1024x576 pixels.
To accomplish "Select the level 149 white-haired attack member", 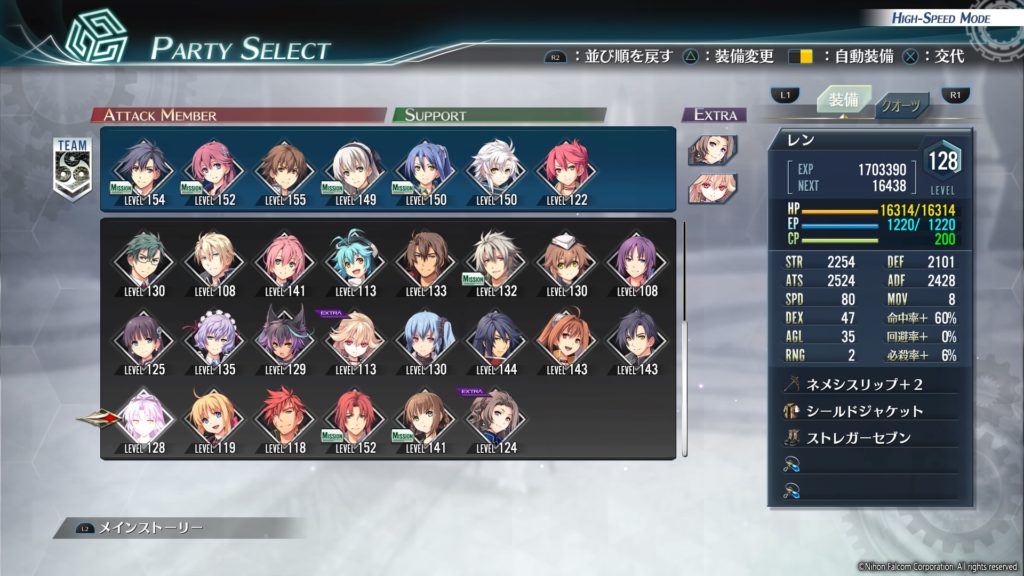I will (x=352, y=166).
